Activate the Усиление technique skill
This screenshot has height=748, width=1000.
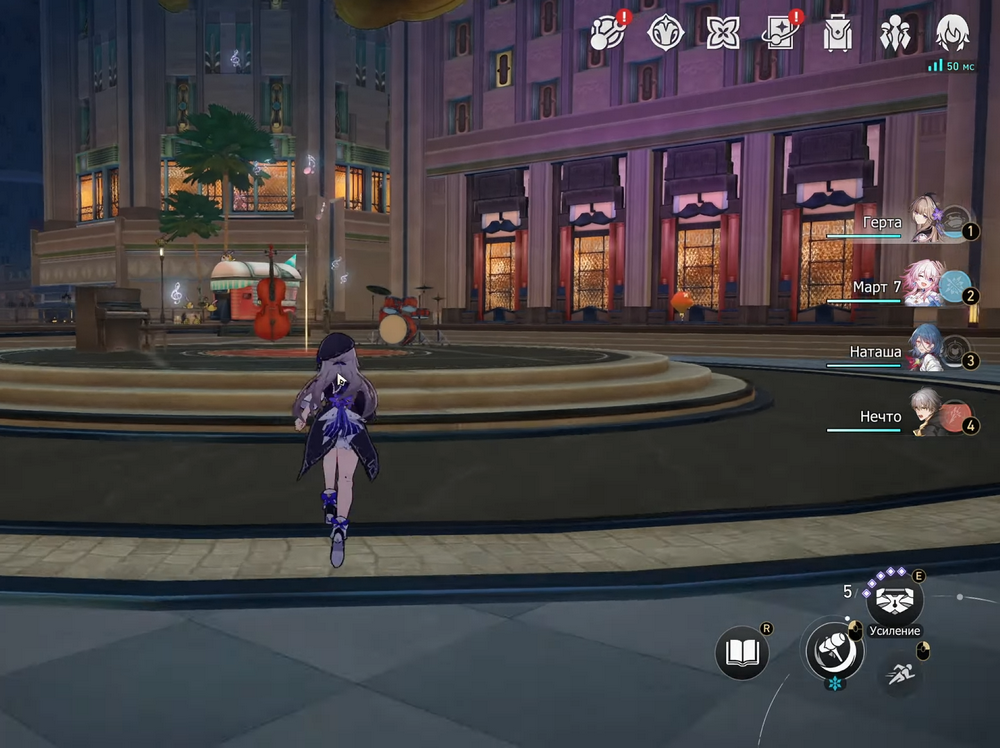[x=894, y=600]
